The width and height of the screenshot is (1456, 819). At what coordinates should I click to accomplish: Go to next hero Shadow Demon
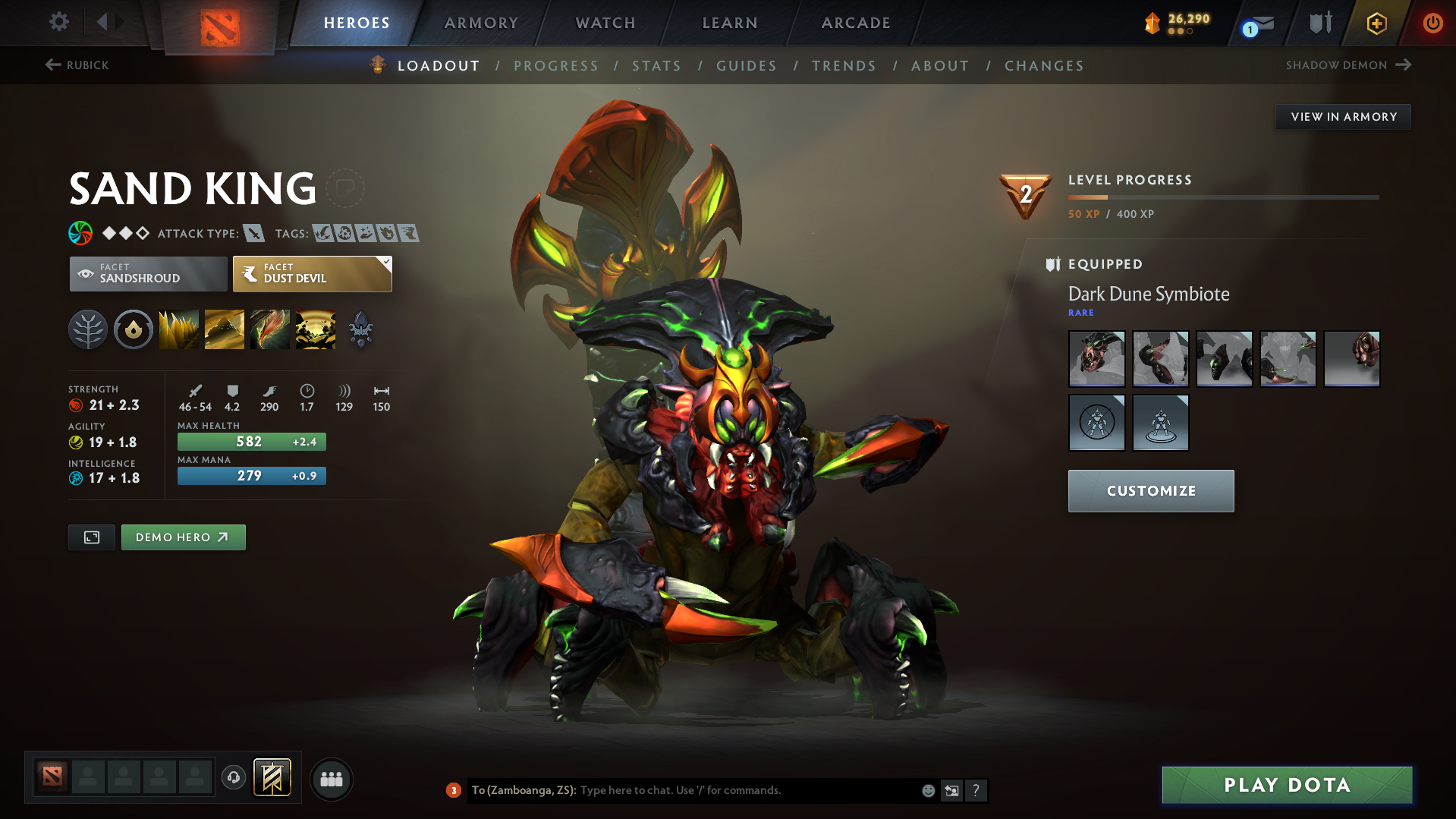(x=1348, y=65)
